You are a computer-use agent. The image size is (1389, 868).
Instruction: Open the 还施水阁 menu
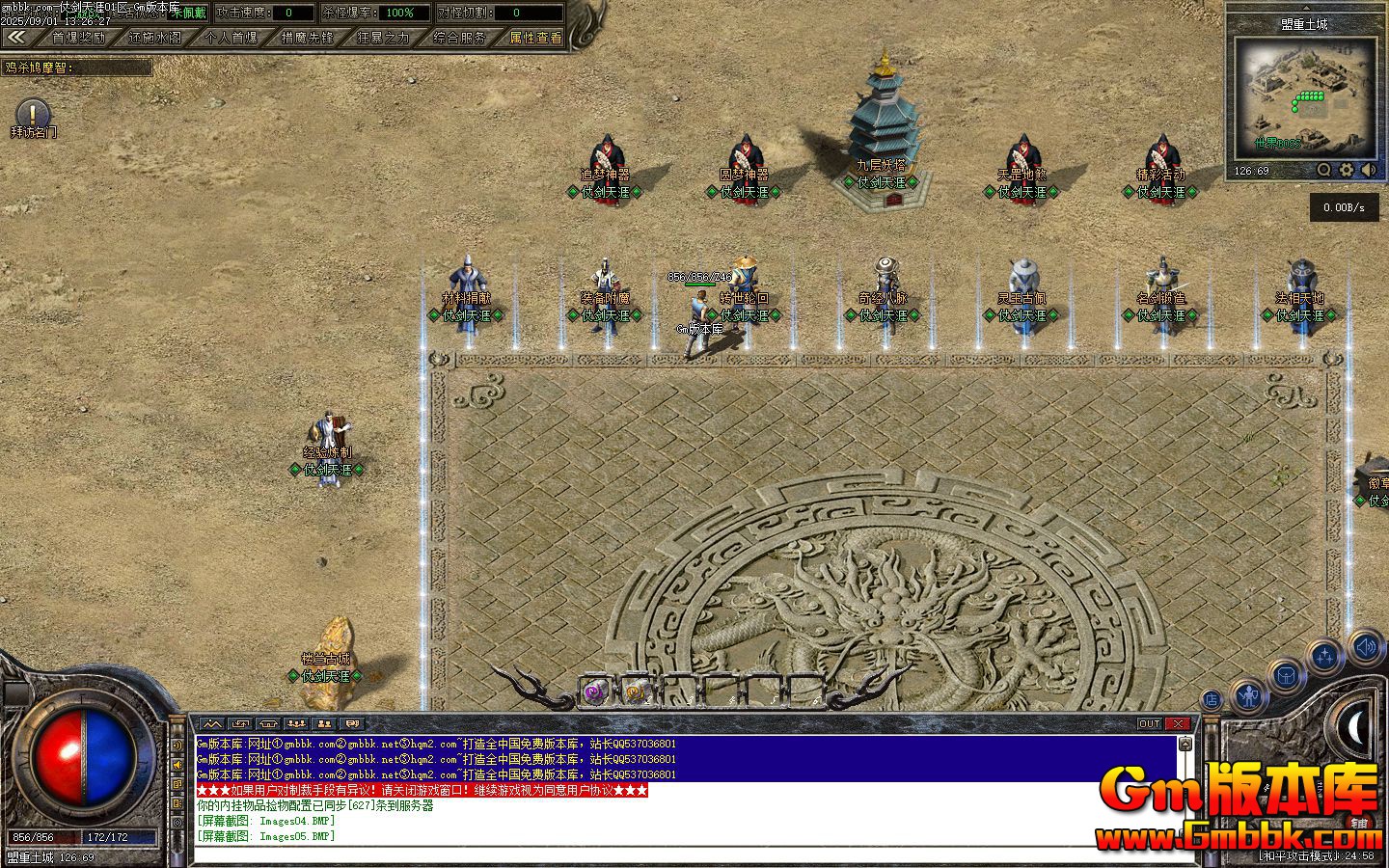click(x=154, y=38)
